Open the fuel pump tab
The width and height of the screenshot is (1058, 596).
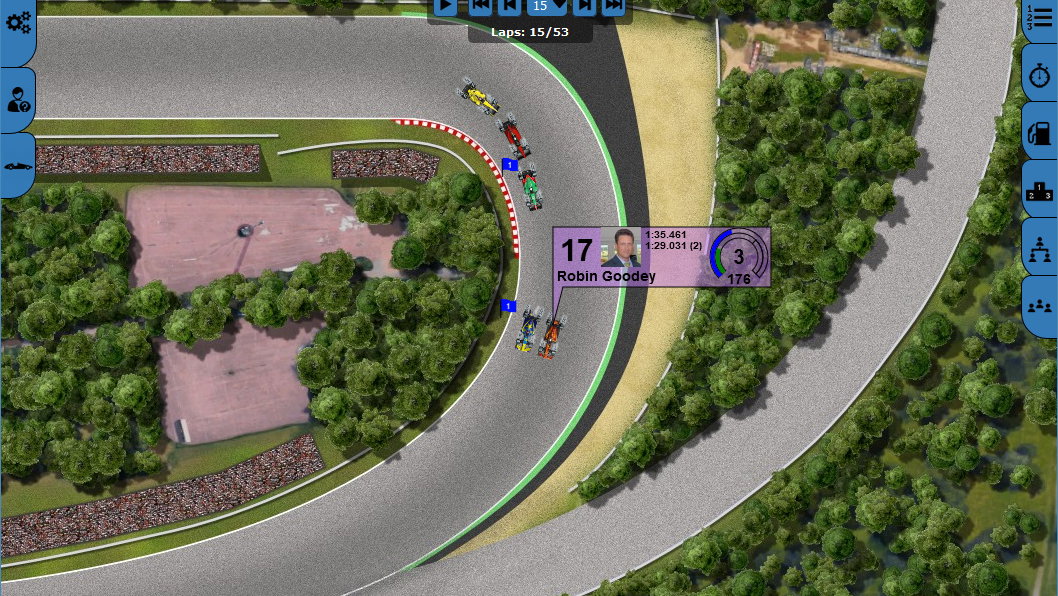[x=1040, y=131]
